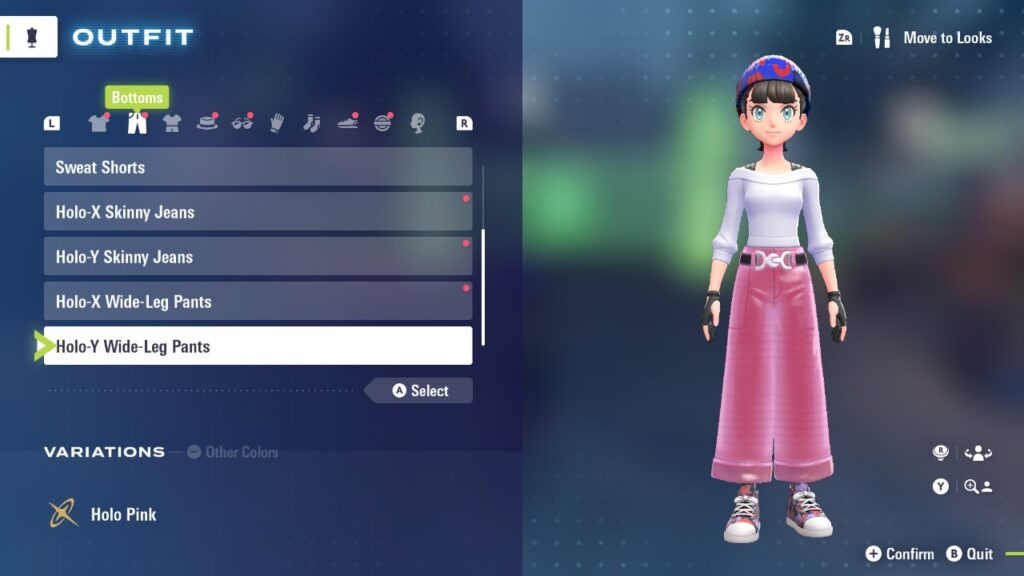Show the sunglasses eyewear tab
Screen dimensions: 1024x576
[x=242, y=123]
